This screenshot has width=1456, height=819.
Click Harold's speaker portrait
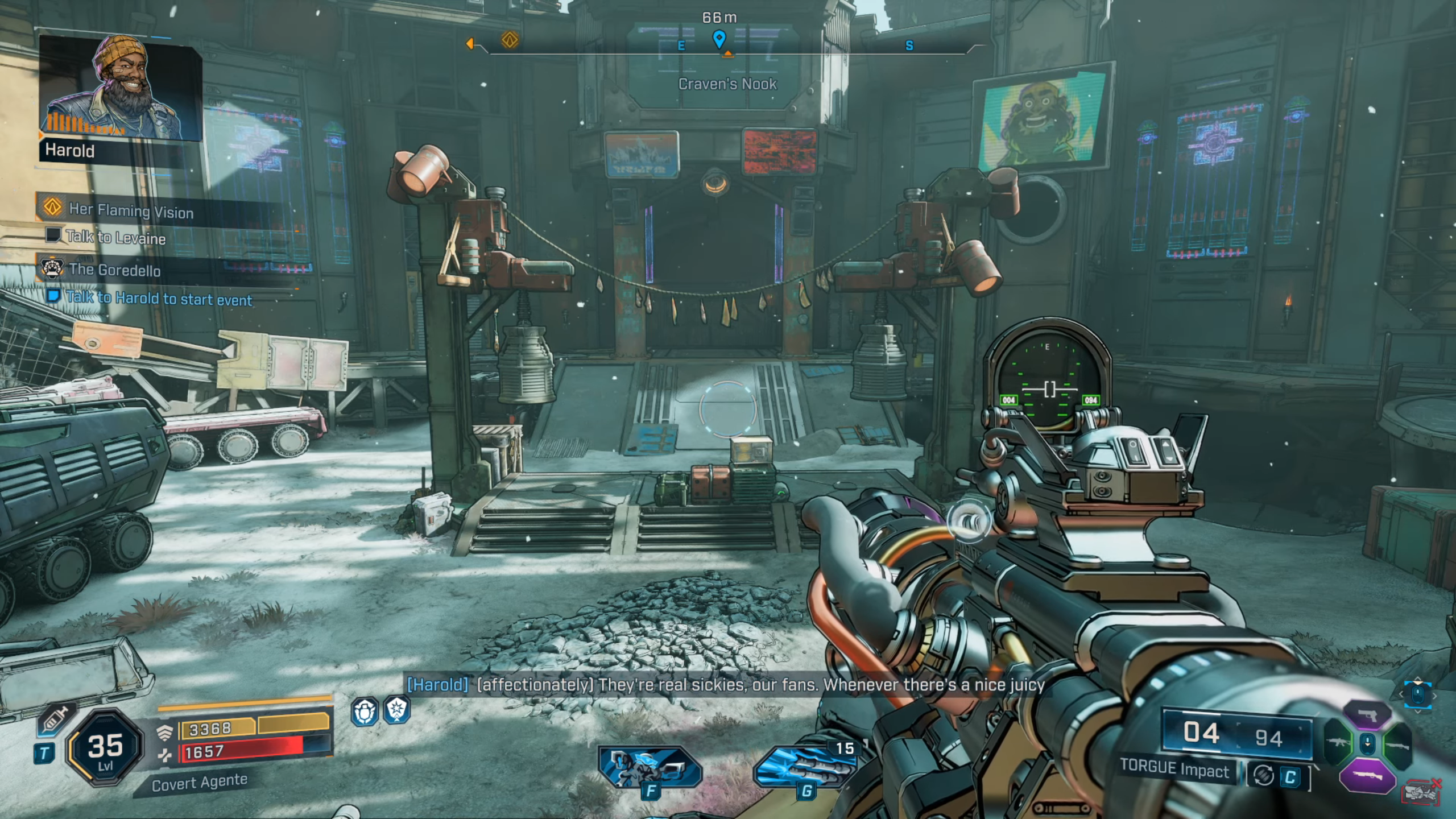coord(120,89)
